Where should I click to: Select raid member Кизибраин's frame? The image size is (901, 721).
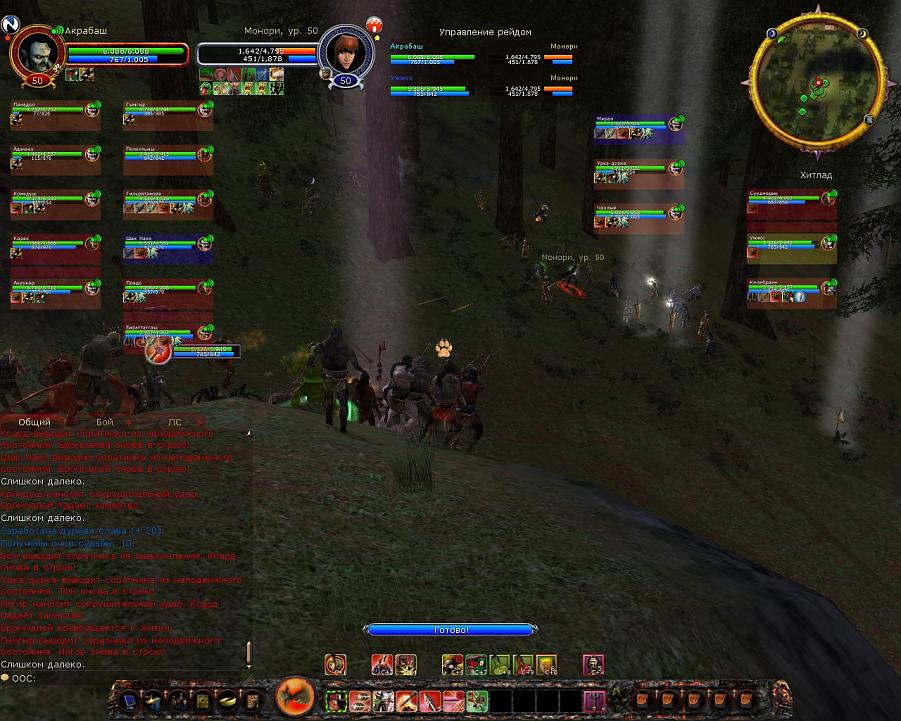(x=791, y=292)
